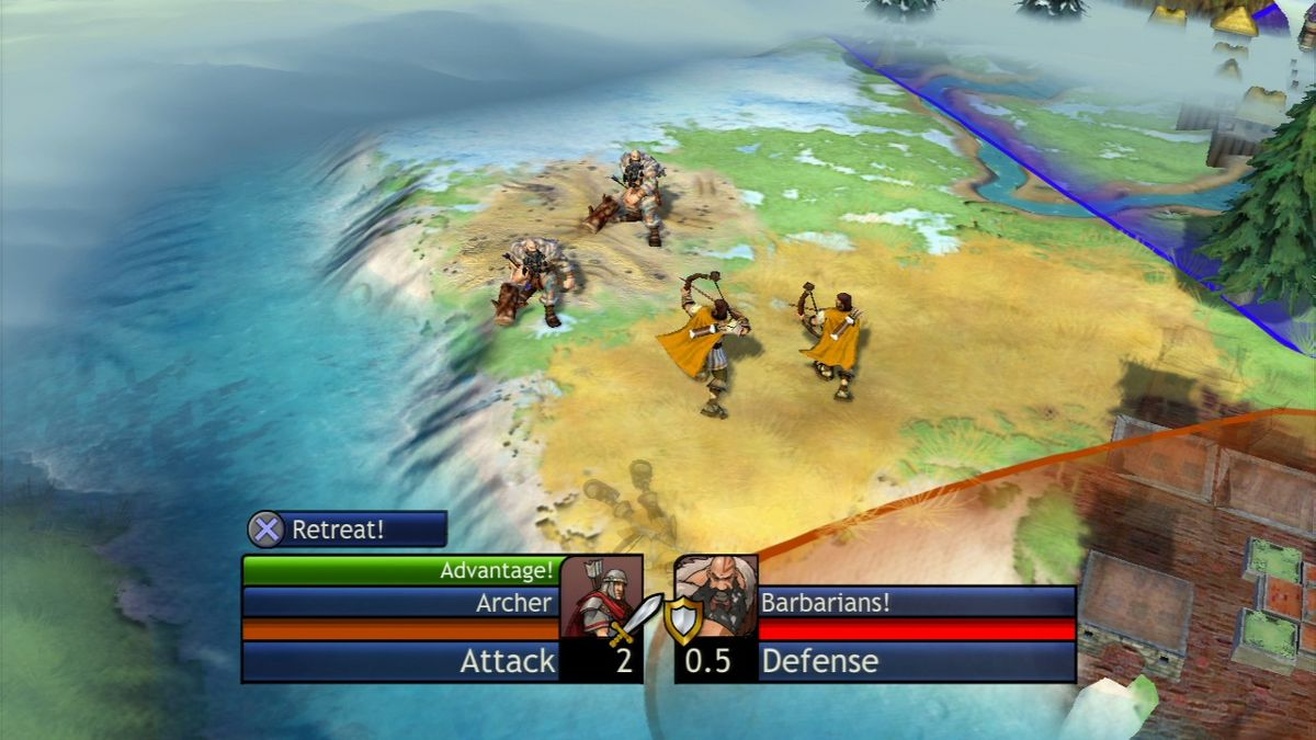Click the Defense value showing 0.5
The width and height of the screenshot is (1316, 740).
point(710,661)
